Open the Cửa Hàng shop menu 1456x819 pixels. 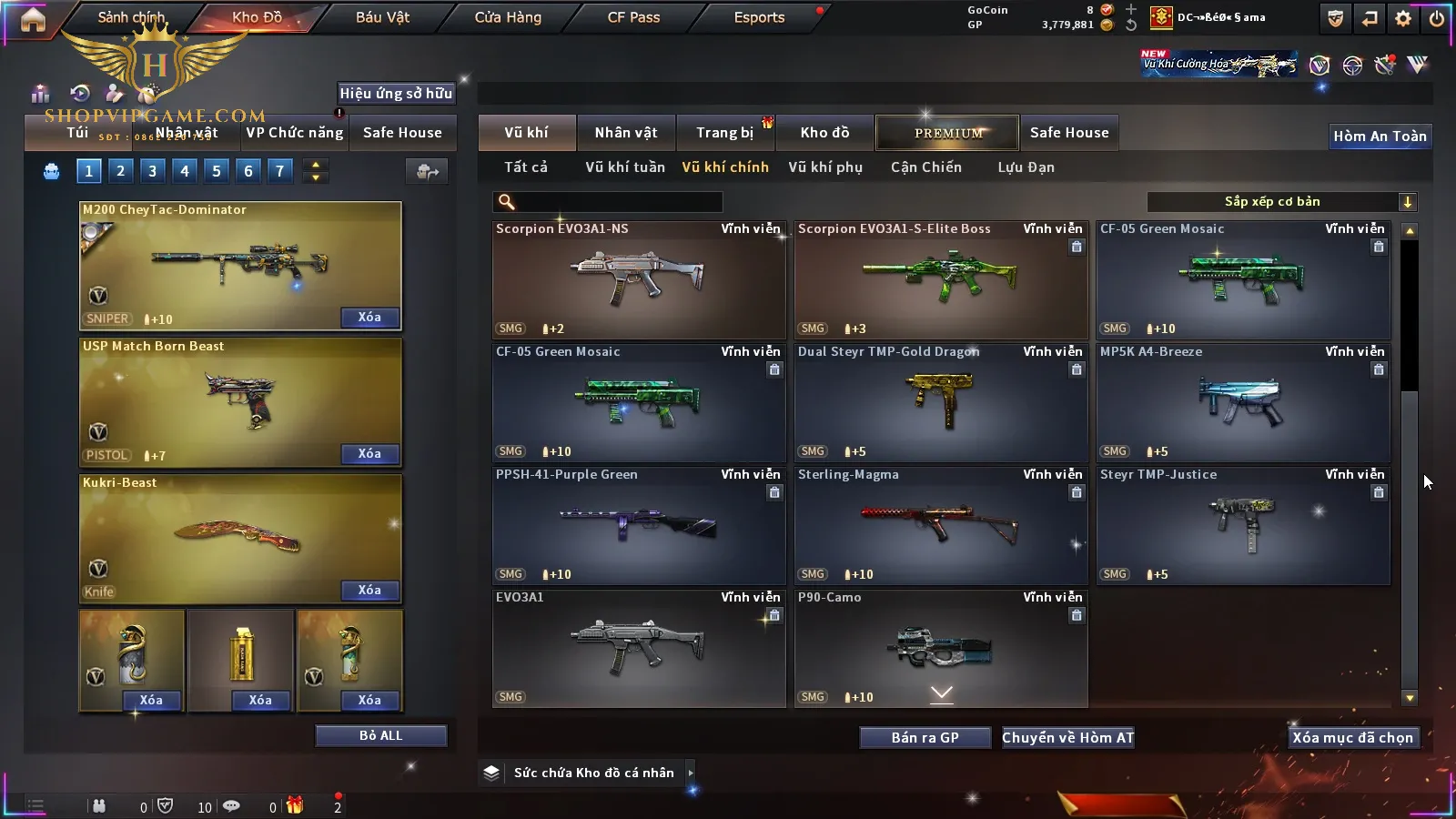[x=508, y=17]
